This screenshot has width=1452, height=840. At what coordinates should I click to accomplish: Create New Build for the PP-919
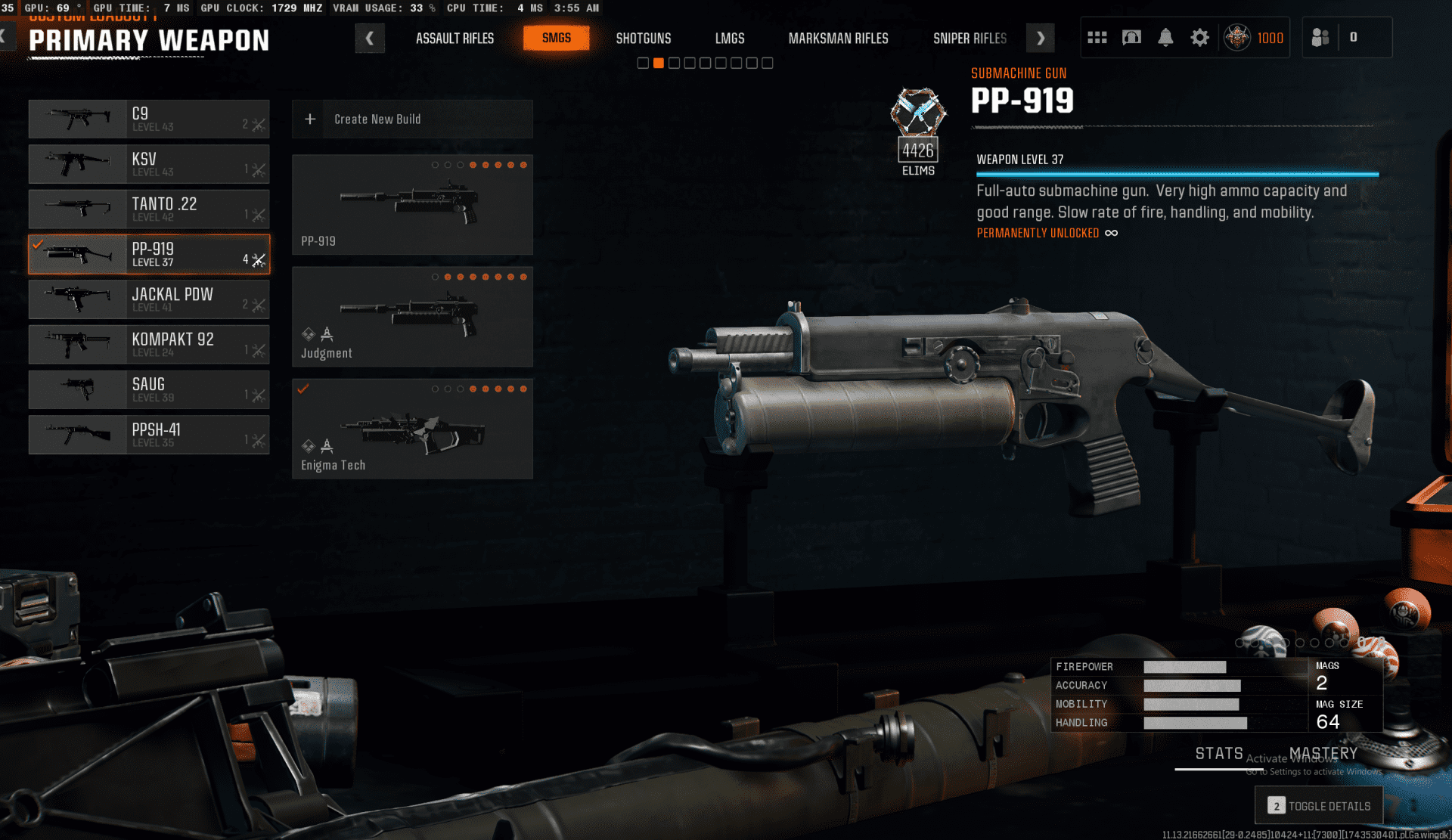tap(412, 119)
